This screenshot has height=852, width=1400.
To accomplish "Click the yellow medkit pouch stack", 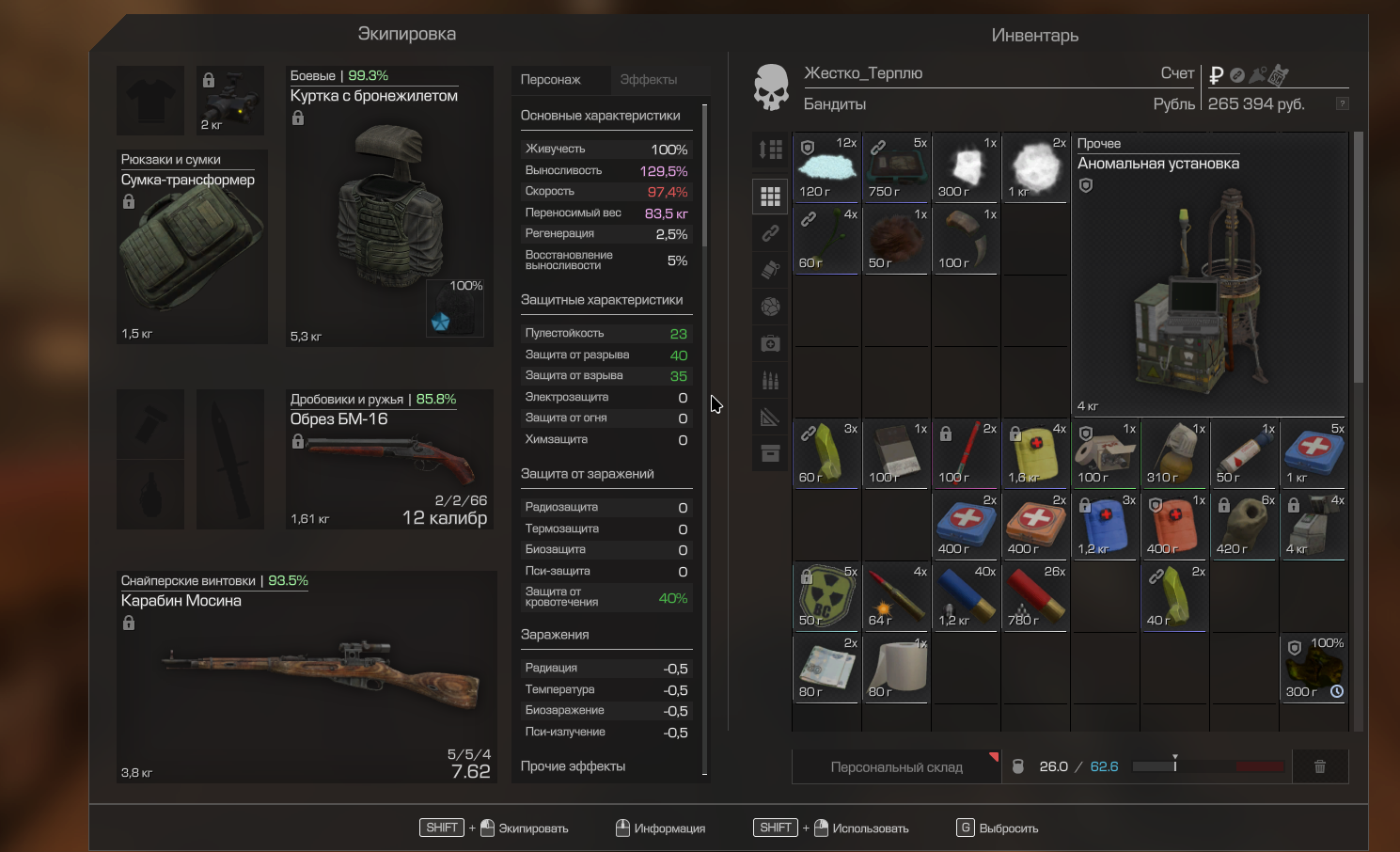I will (1035, 453).
